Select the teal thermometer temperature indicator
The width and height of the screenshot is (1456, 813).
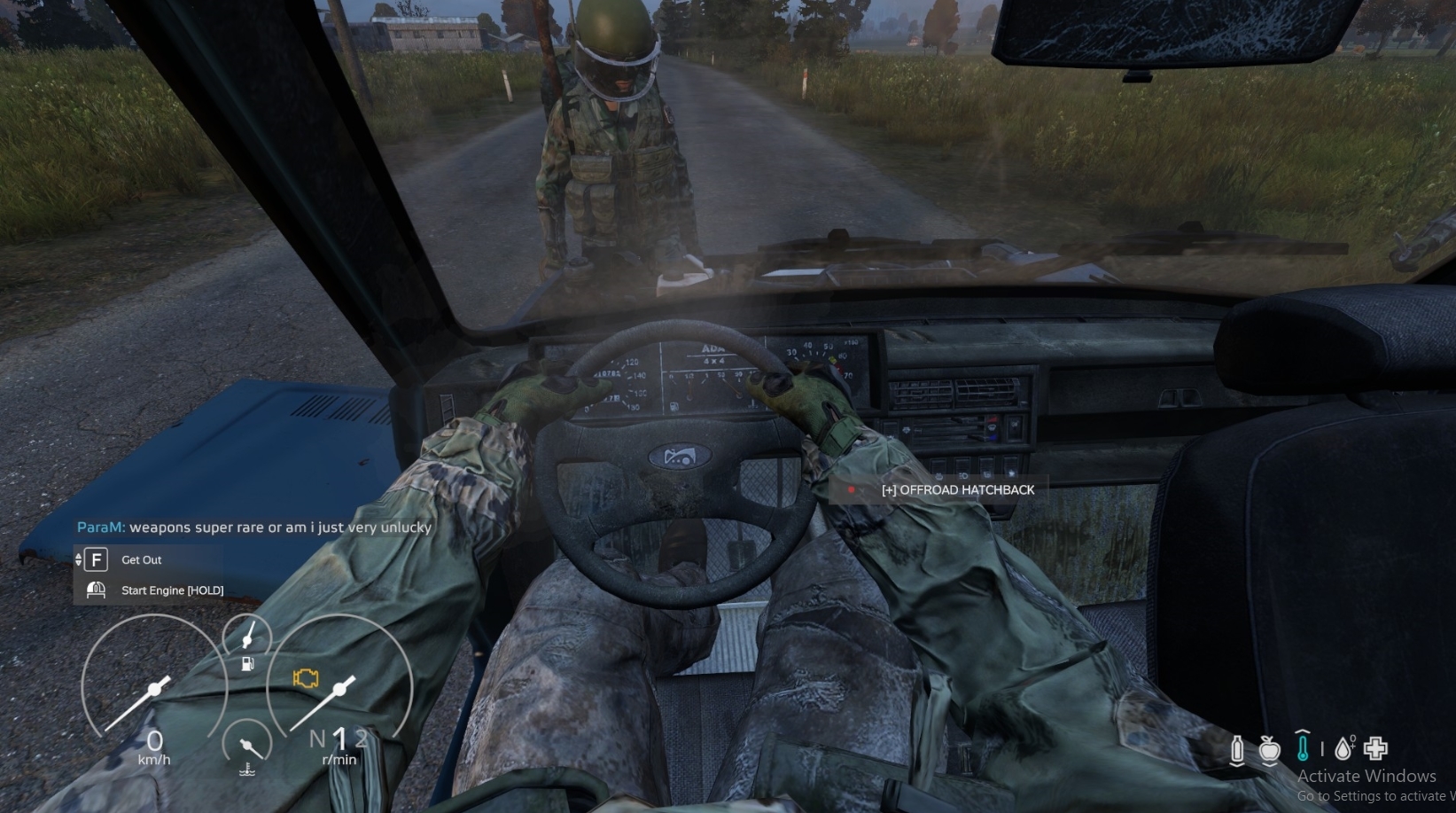(x=1303, y=749)
